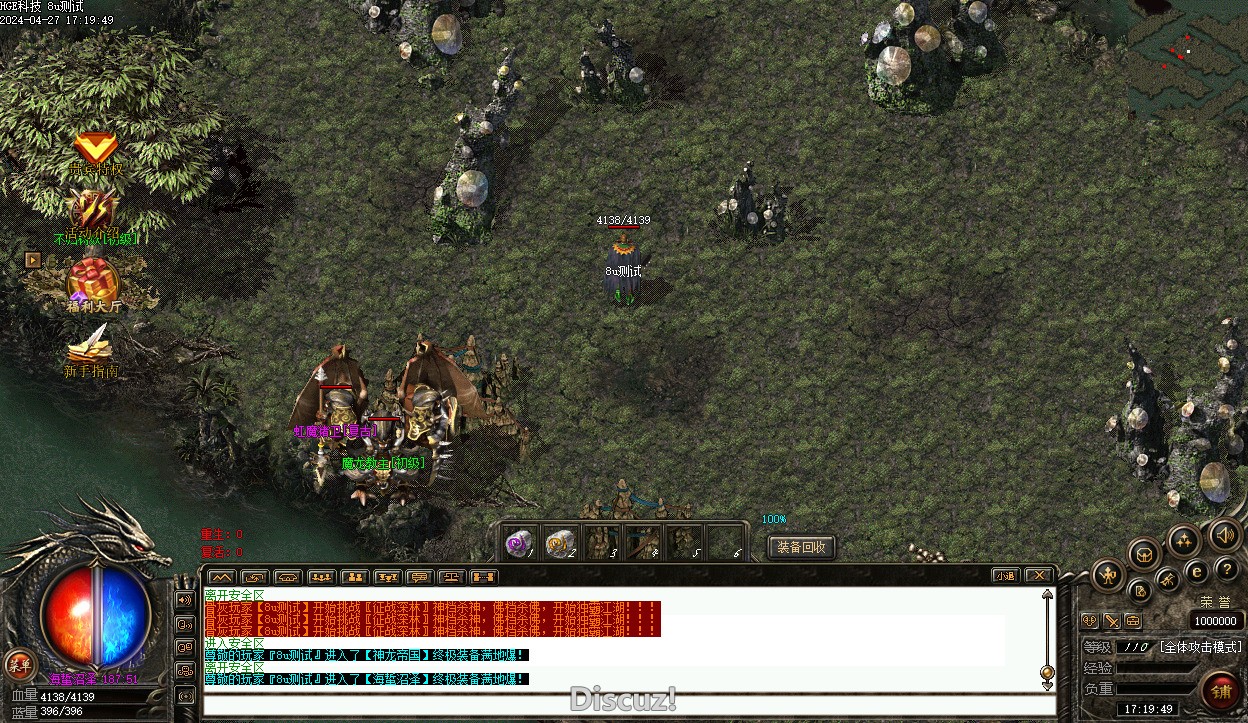Click the 装备回收 equipment recycle button
1248x723 pixels.
801,547
